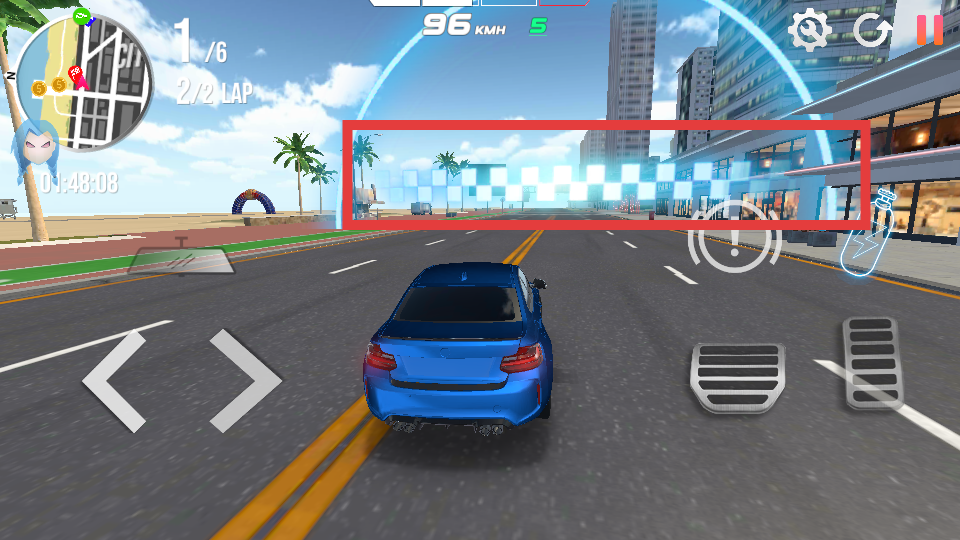Tap the wide brake pedal
Screen dimensions: 960x540
(x=736, y=377)
